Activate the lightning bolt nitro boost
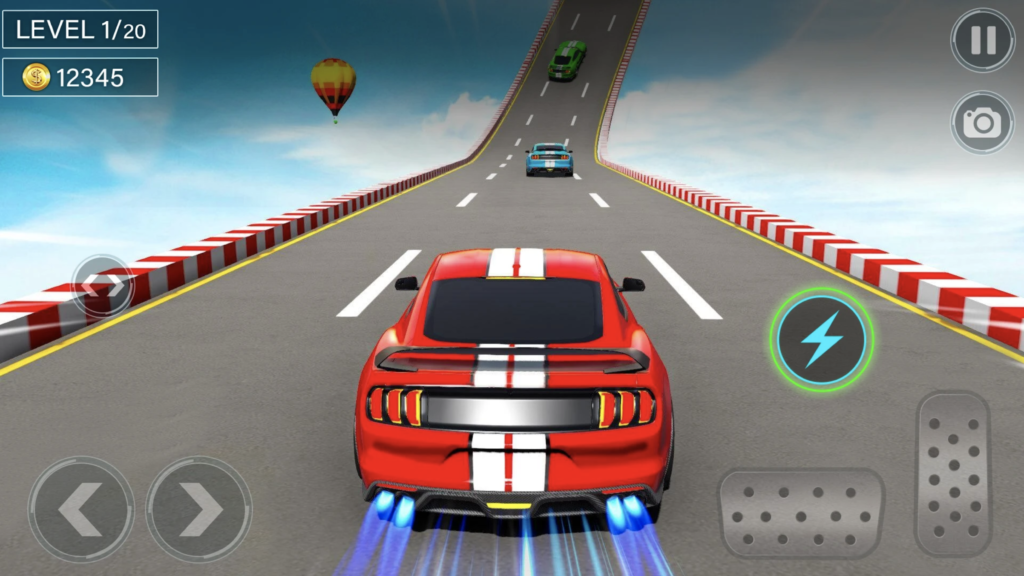1024x576 pixels. (821, 340)
